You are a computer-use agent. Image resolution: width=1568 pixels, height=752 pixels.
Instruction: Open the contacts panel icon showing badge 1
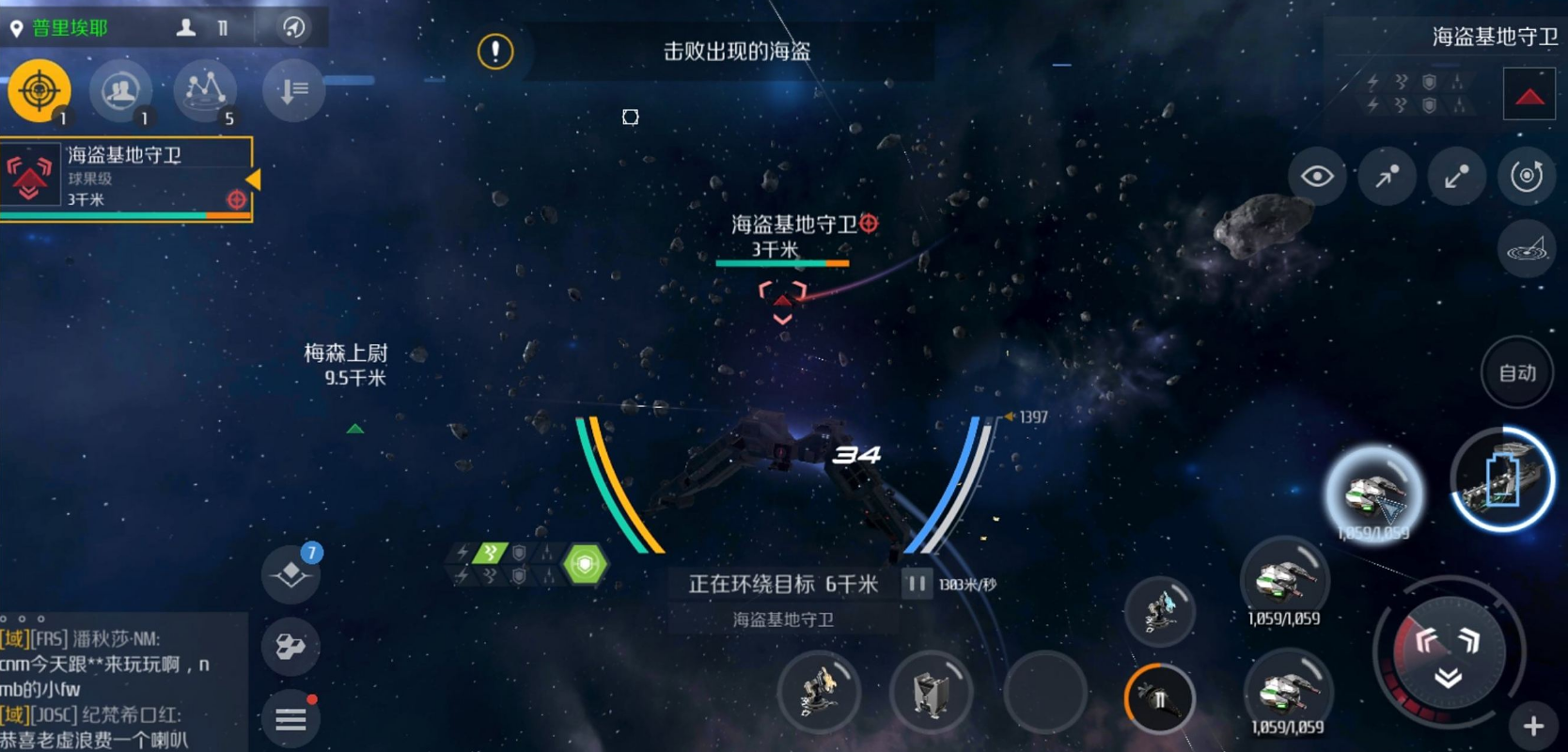click(120, 89)
